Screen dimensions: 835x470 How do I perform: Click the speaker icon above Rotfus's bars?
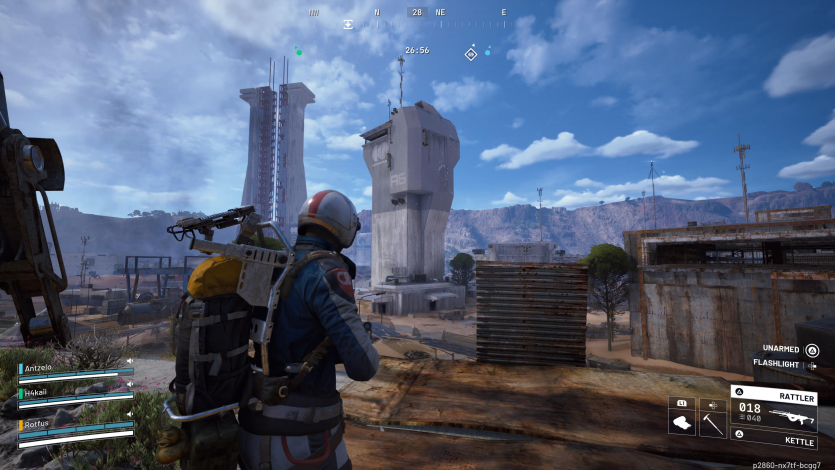point(128,415)
